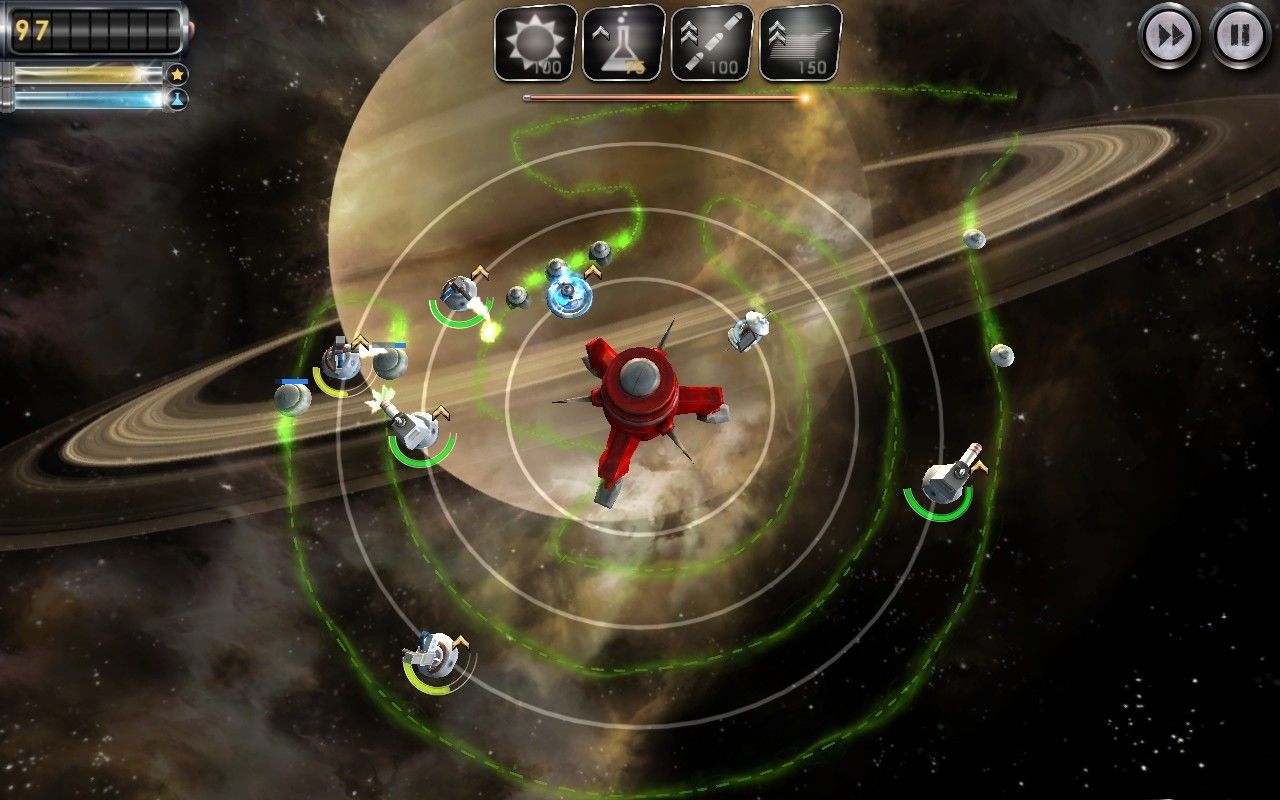Pick the bullet gun satellite icon

711,43
